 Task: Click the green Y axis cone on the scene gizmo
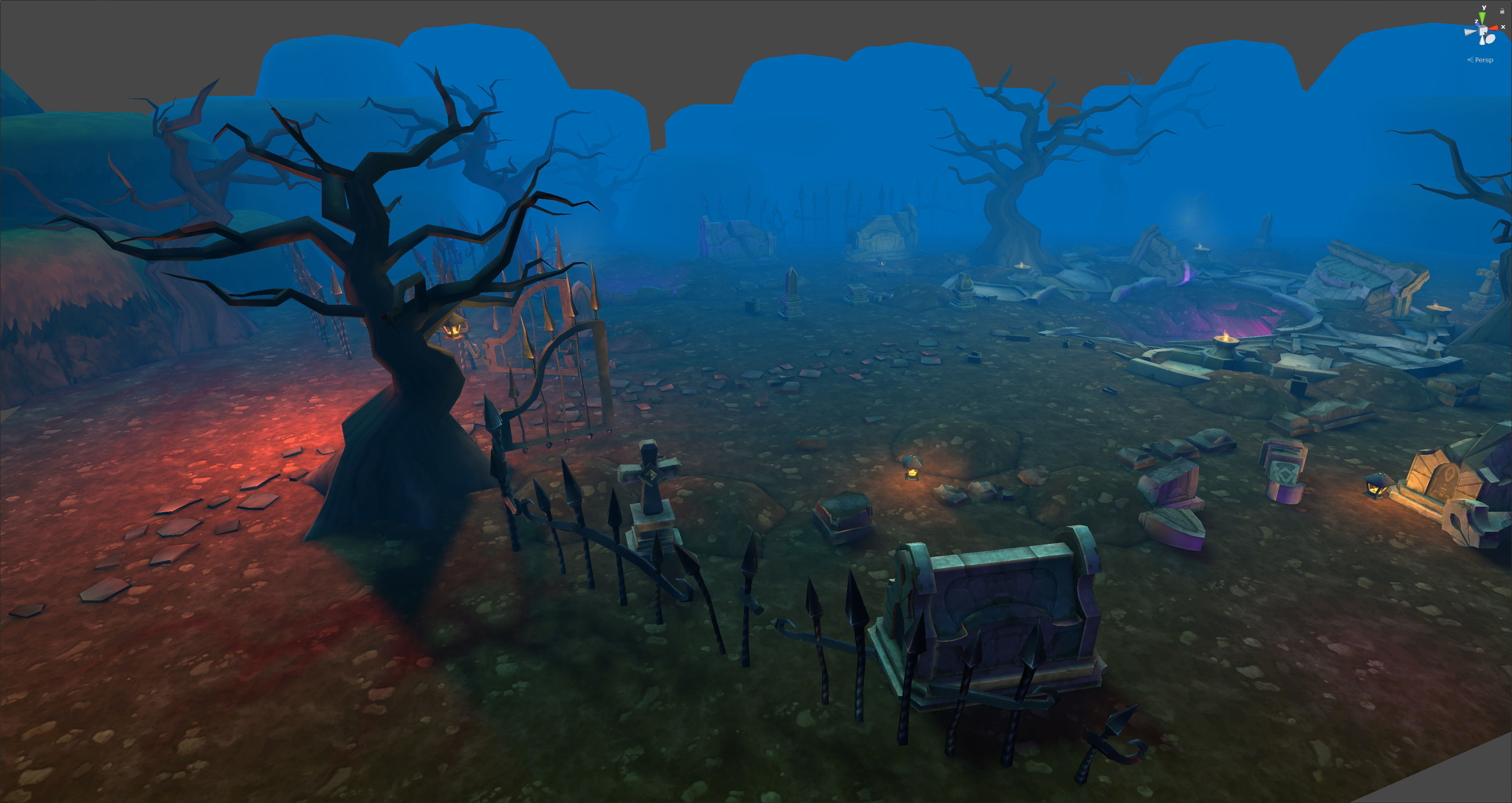pos(1482,17)
